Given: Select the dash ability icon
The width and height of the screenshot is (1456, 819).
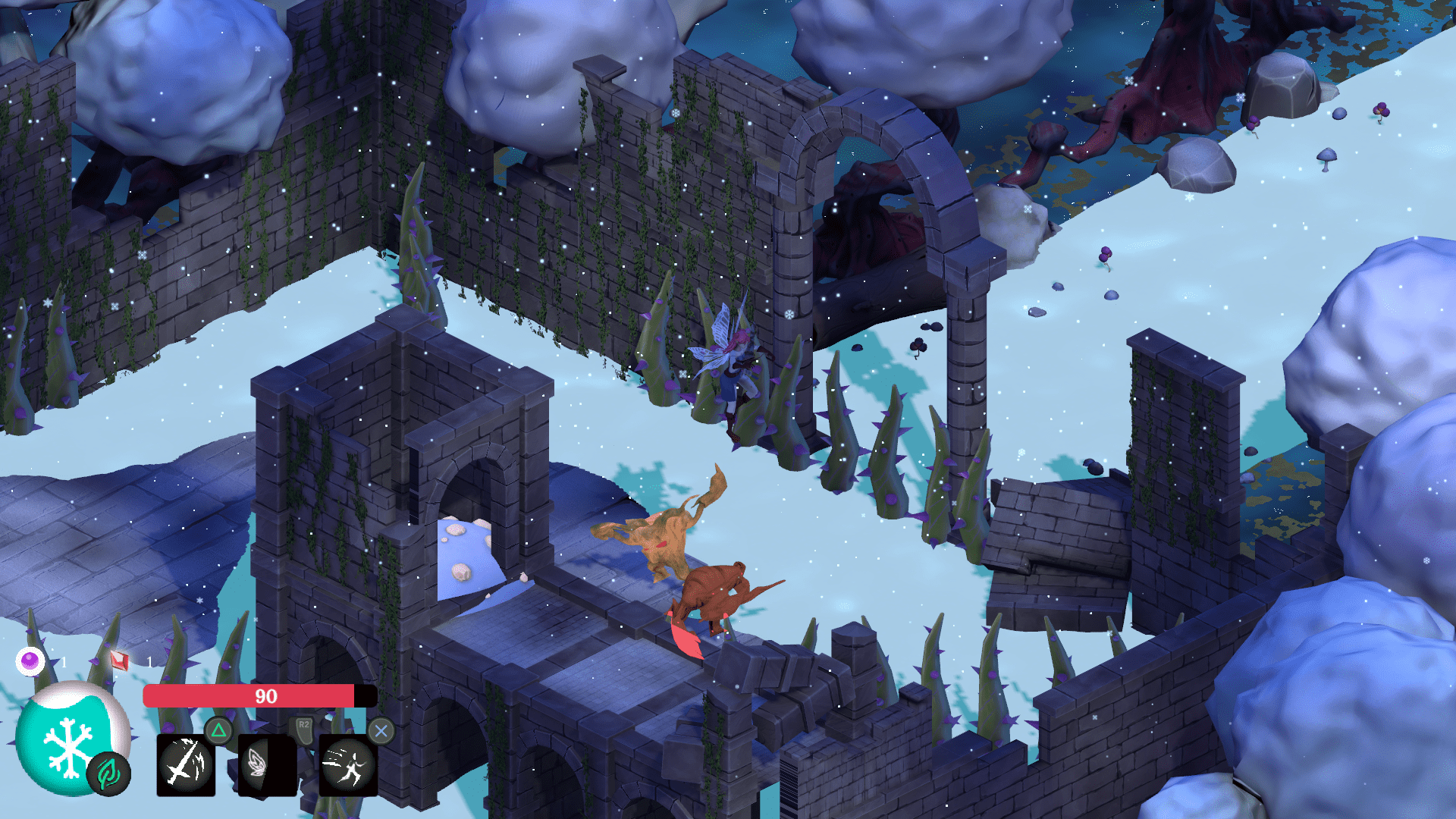Looking at the screenshot, I should [347, 764].
